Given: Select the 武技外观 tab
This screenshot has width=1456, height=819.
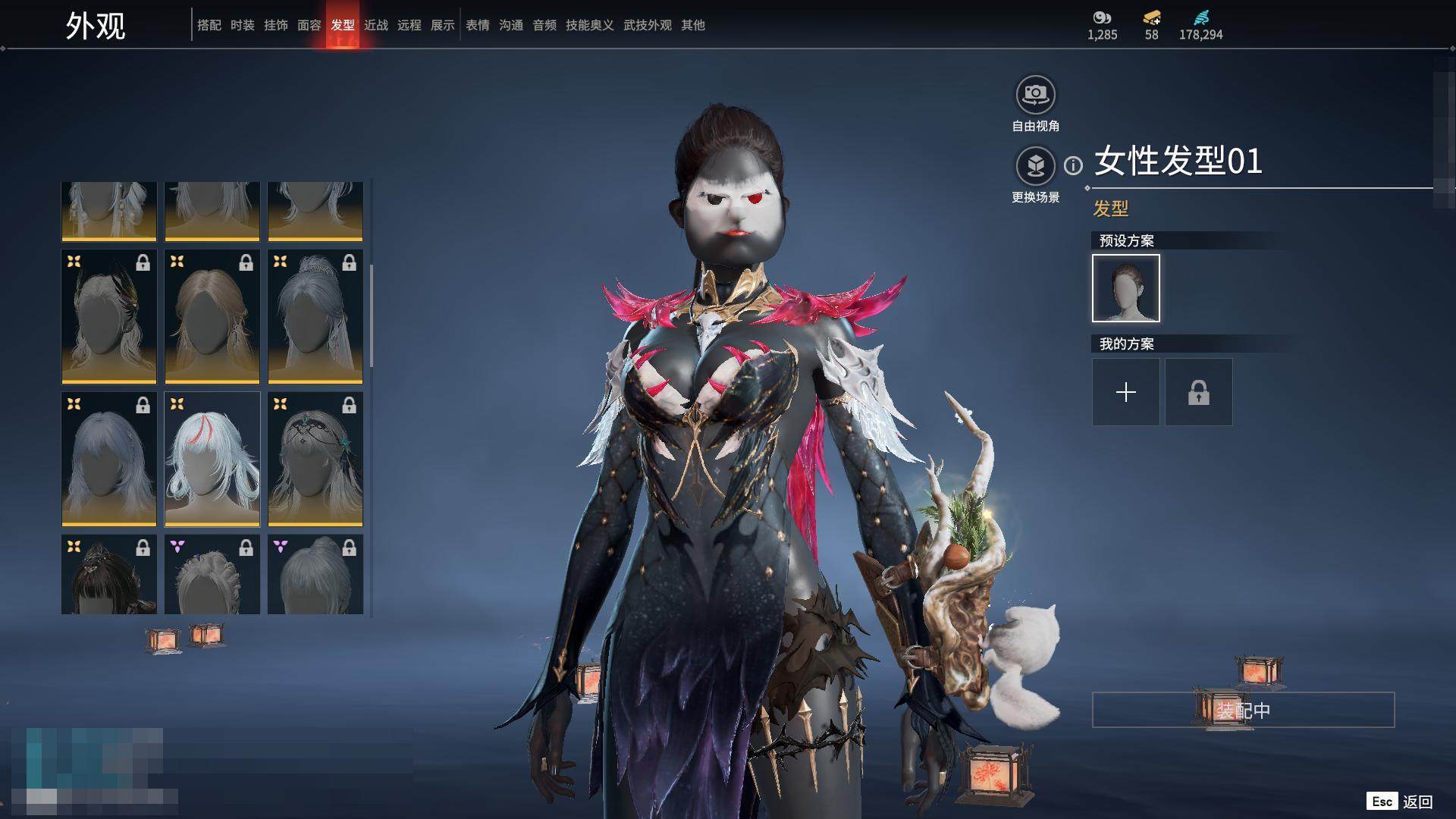Looking at the screenshot, I should (x=648, y=25).
